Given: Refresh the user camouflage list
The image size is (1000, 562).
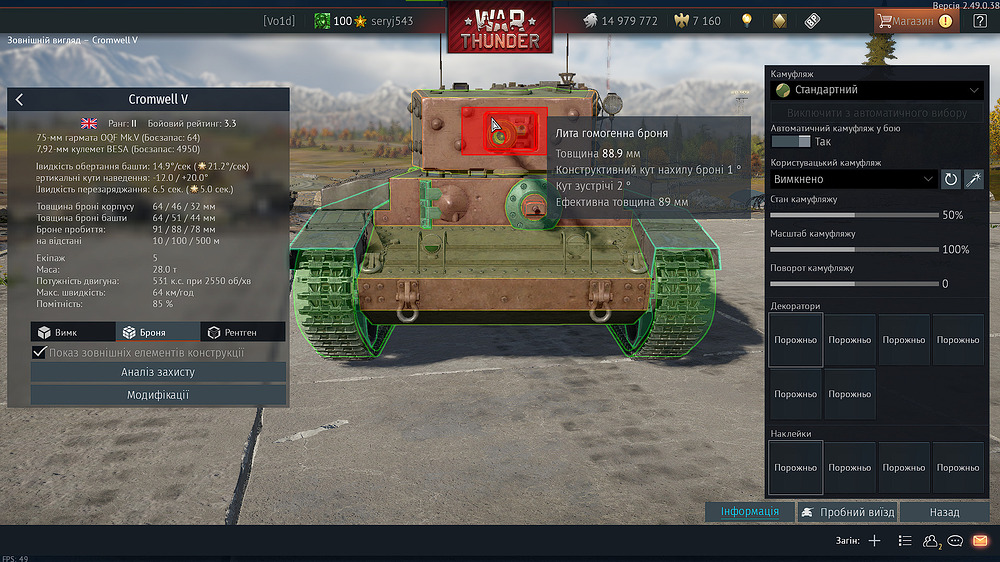Looking at the screenshot, I should coord(951,179).
